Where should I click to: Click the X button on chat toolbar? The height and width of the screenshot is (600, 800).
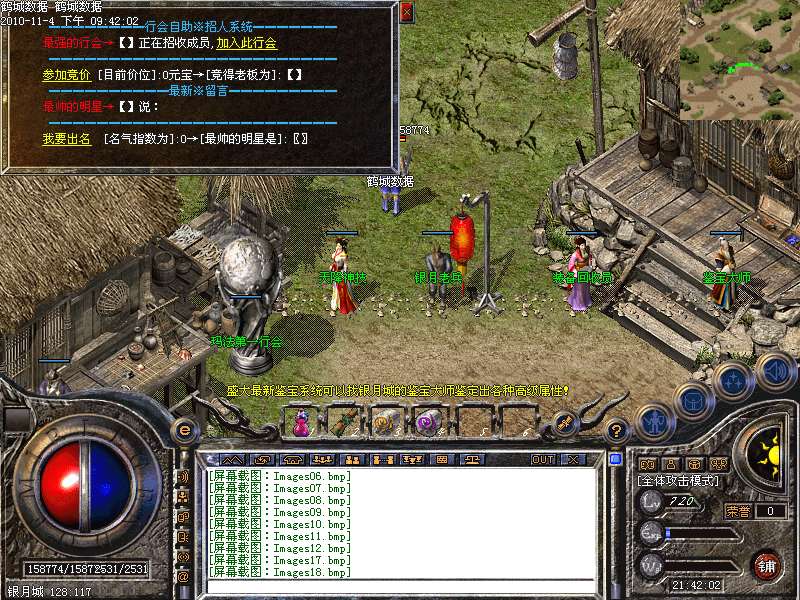[x=573, y=459]
